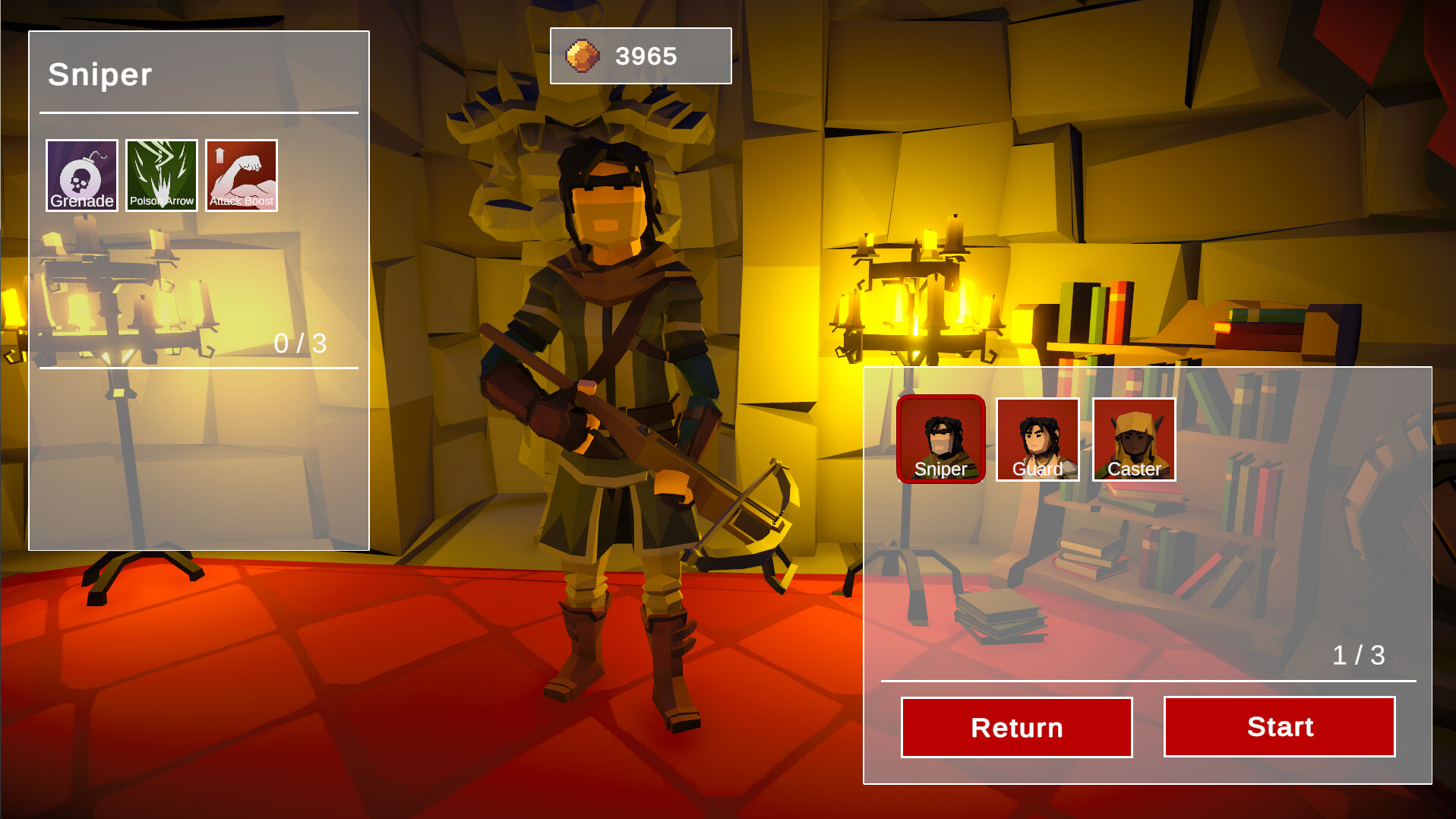1456x819 pixels.
Task: Click the gold coin icon
Action: [x=581, y=55]
